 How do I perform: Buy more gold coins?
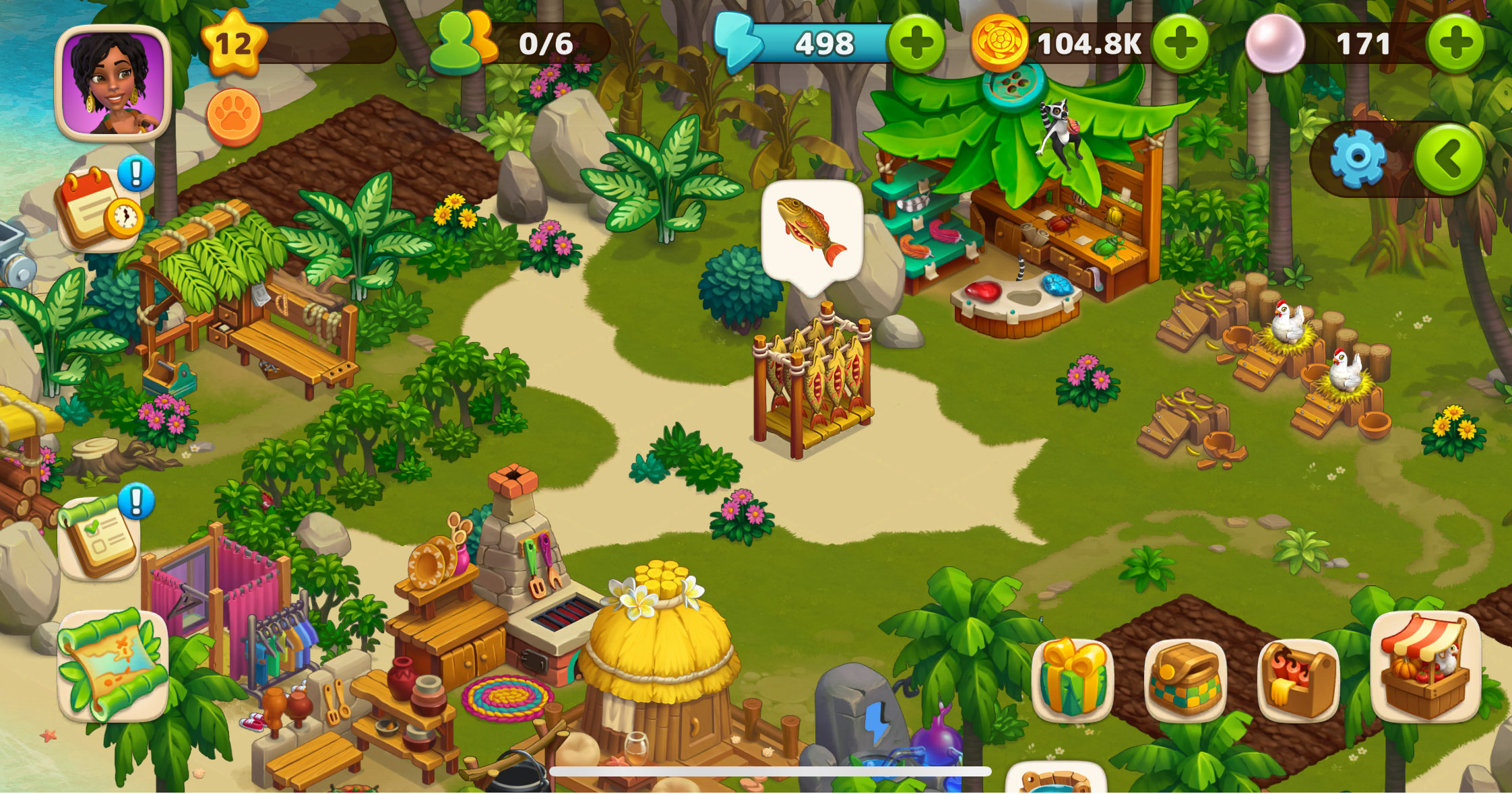pyautogui.click(x=1180, y=43)
